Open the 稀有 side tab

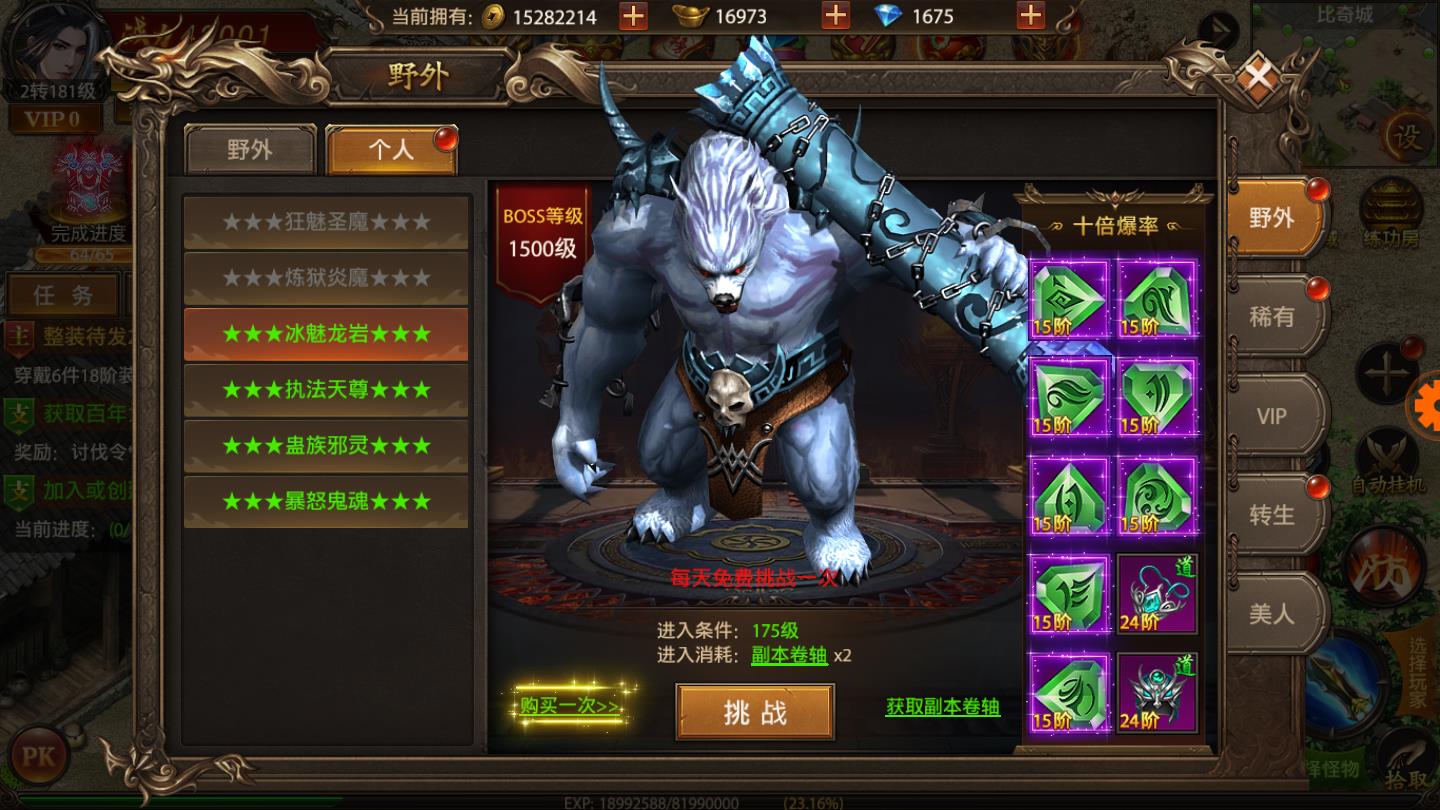click(1272, 317)
